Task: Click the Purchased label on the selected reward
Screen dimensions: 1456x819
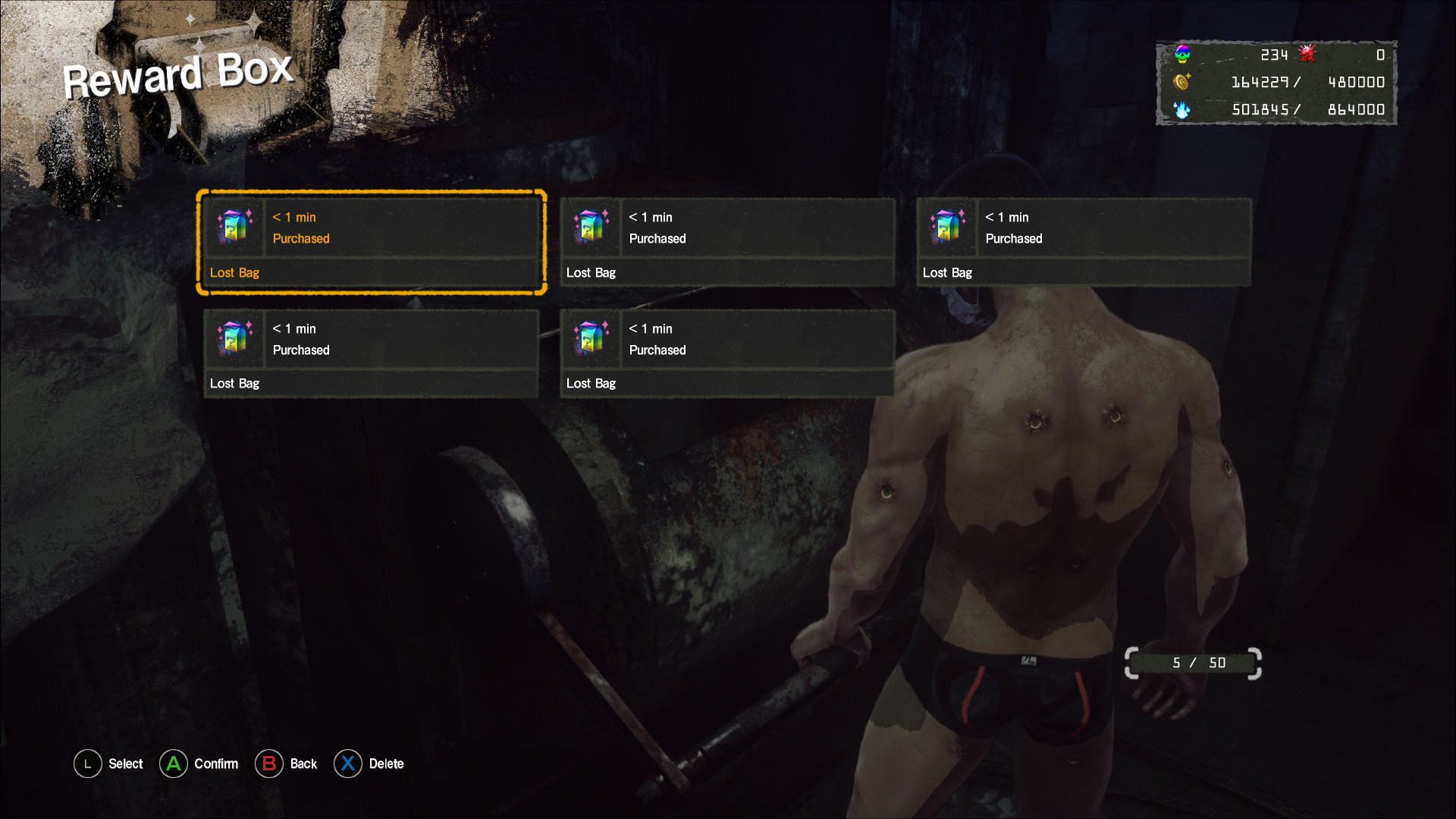Action: tap(301, 238)
